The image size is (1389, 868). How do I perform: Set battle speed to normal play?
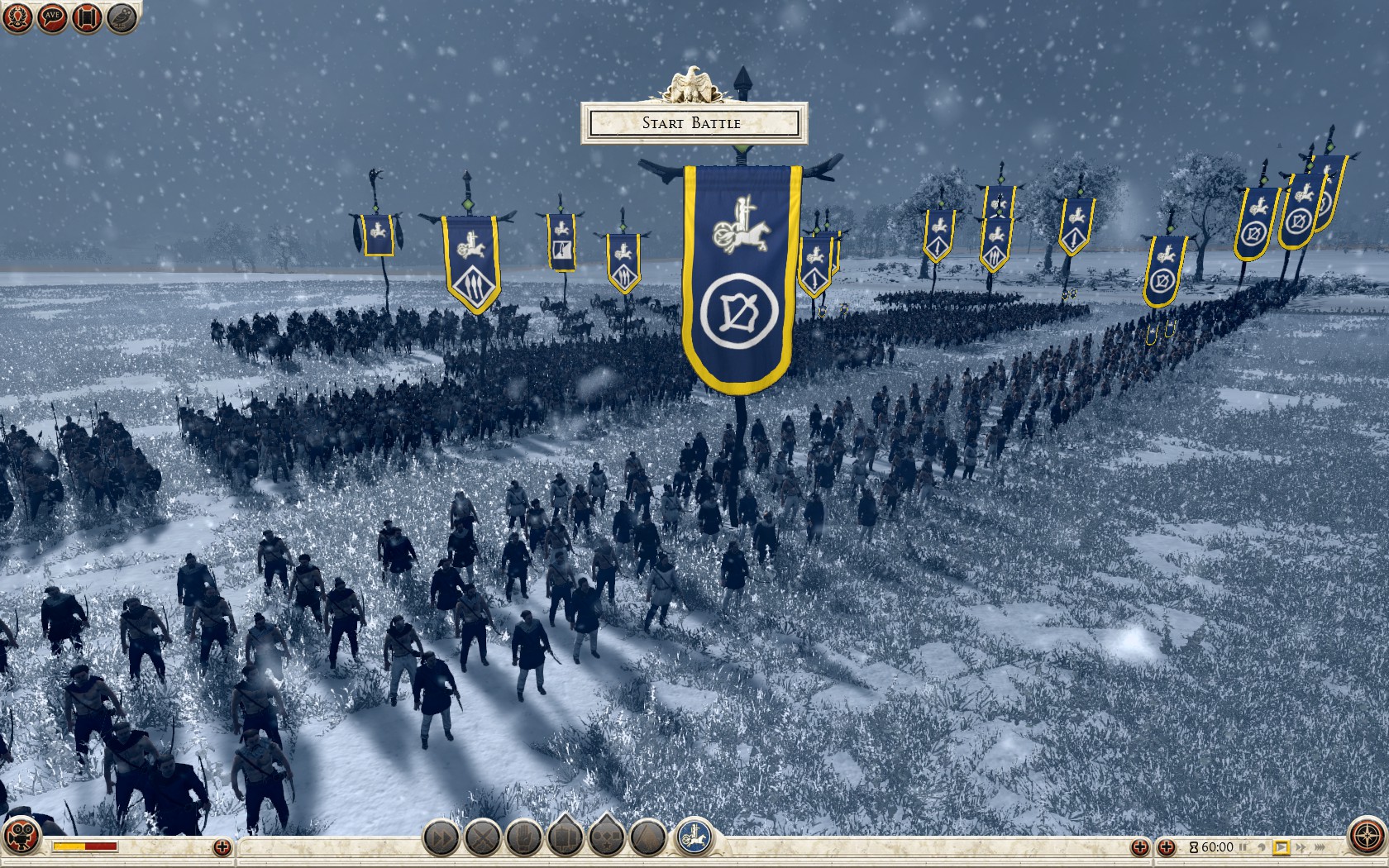[x=1282, y=847]
